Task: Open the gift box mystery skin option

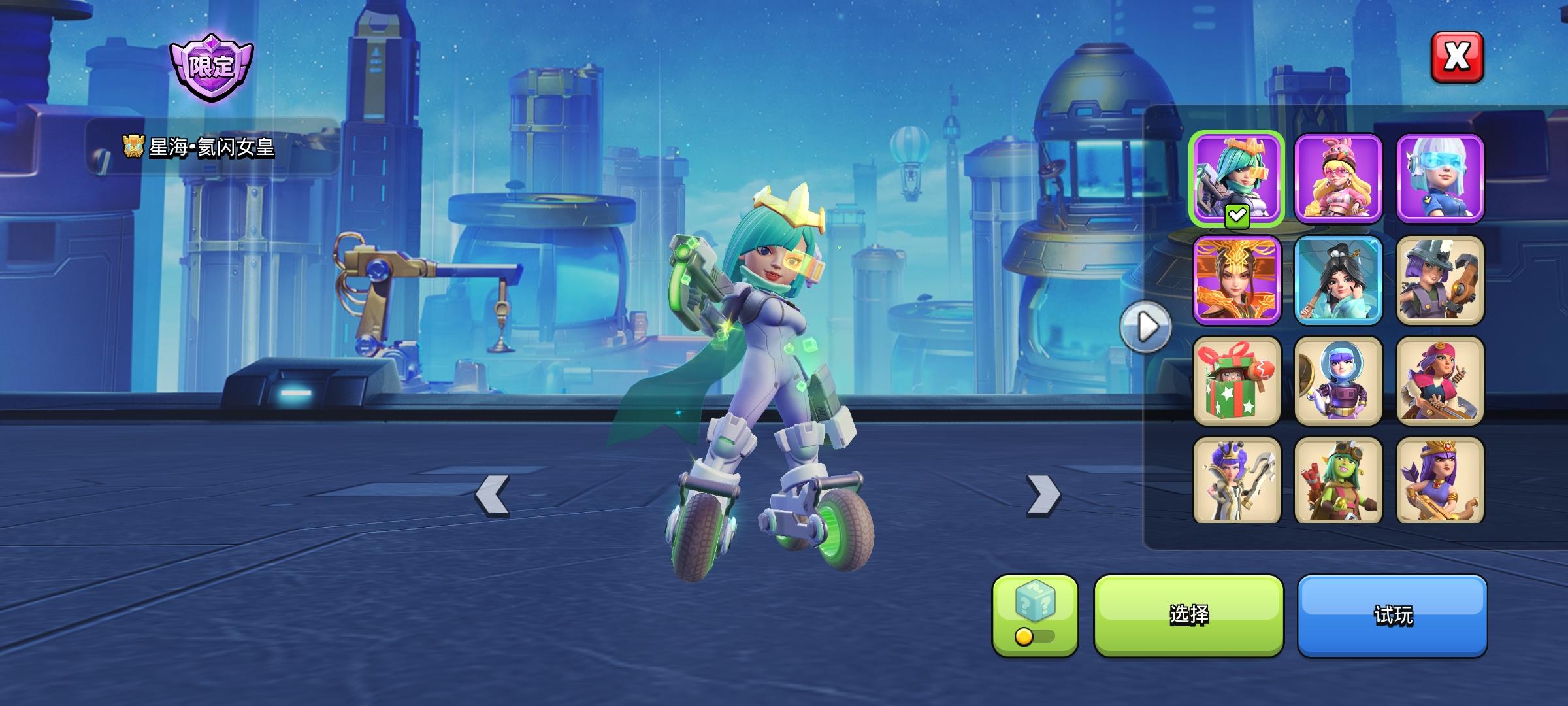Action: [1237, 381]
